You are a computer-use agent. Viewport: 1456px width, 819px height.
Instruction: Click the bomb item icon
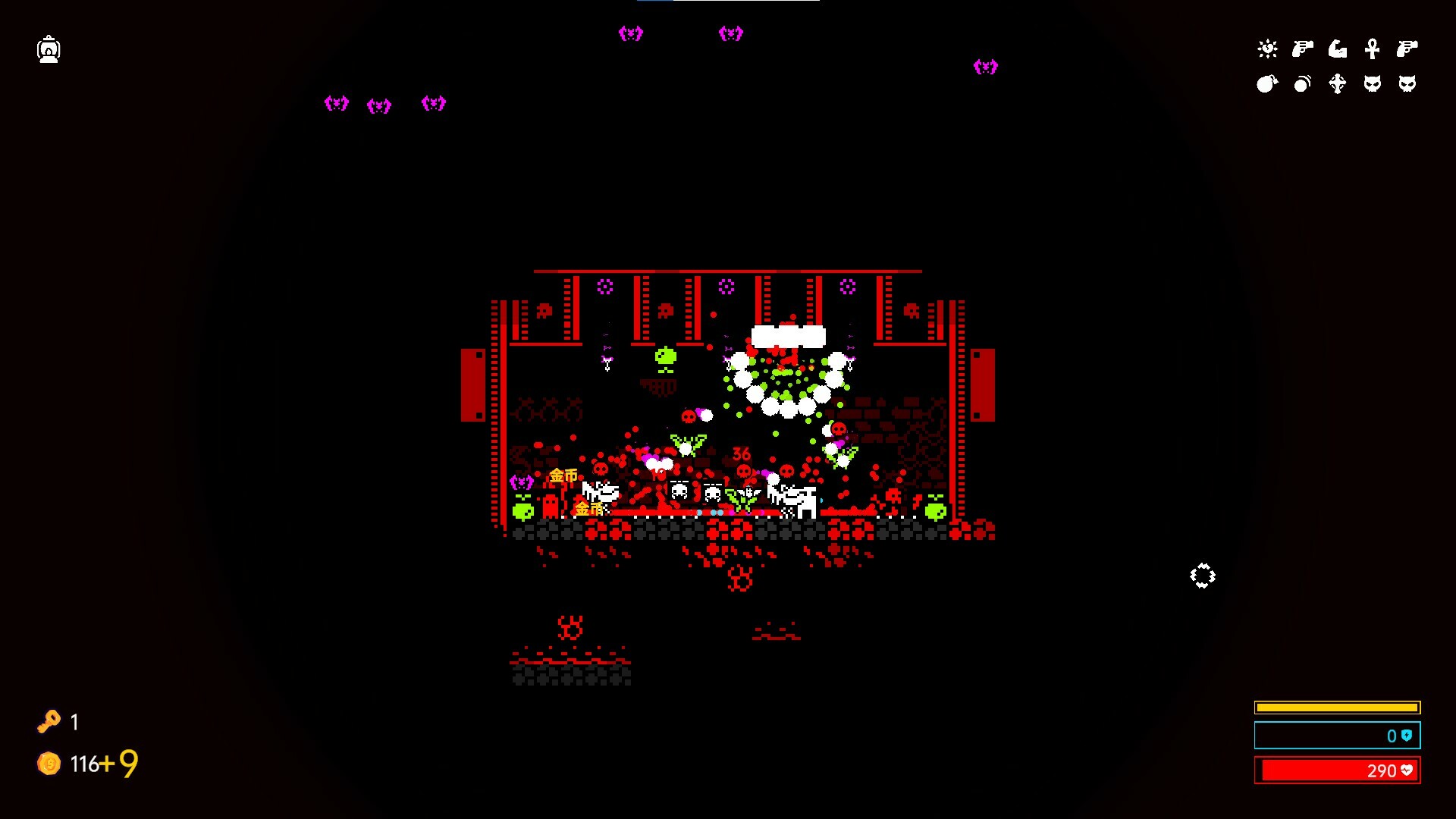1266,83
